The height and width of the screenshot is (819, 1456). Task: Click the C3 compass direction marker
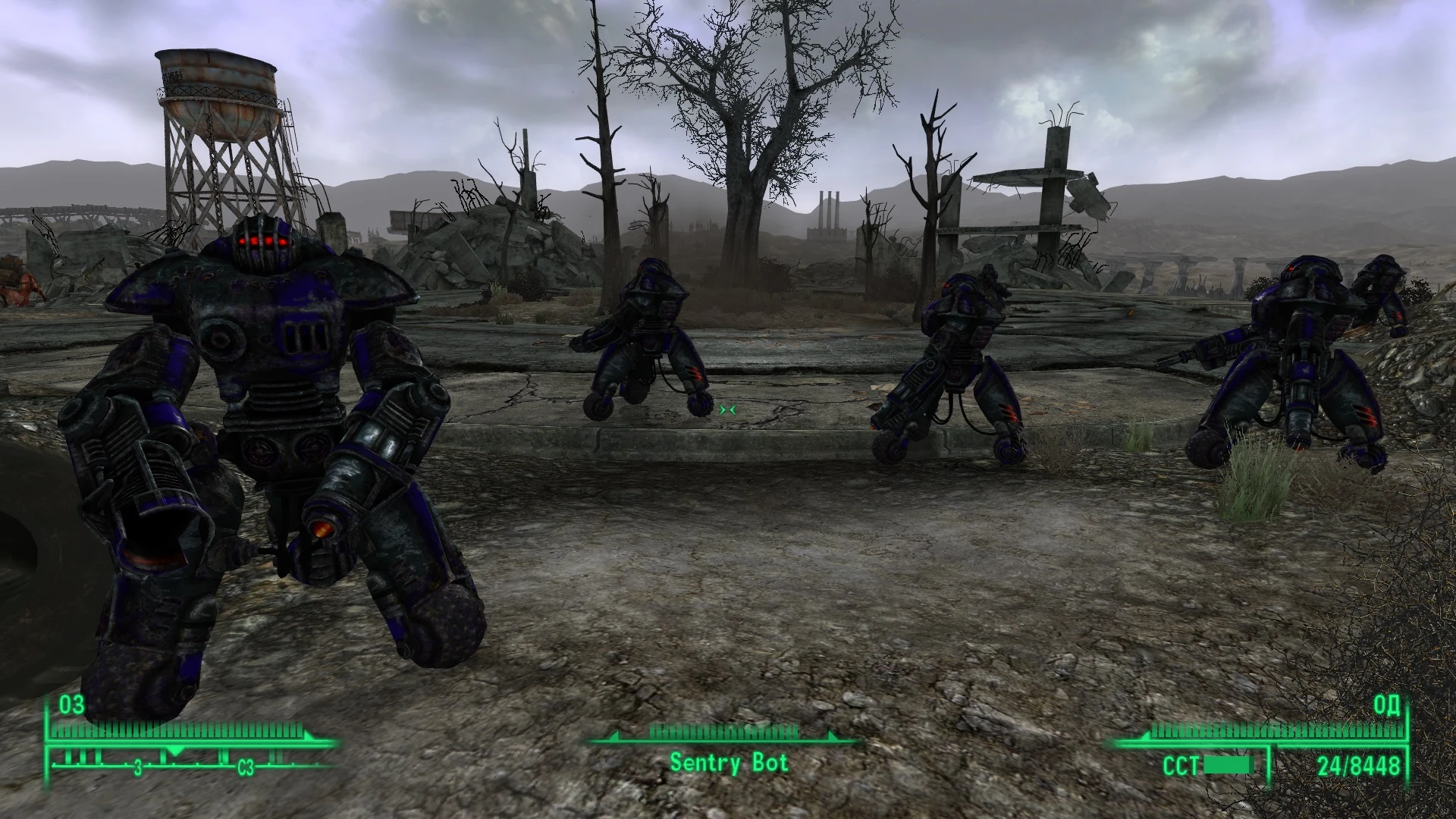(x=246, y=767)
